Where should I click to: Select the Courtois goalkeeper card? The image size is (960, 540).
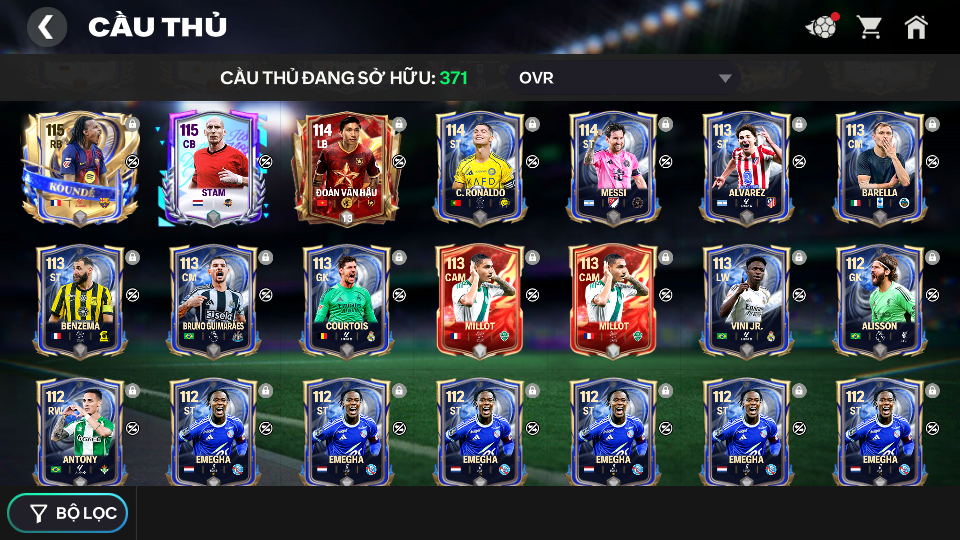[346, 300]
